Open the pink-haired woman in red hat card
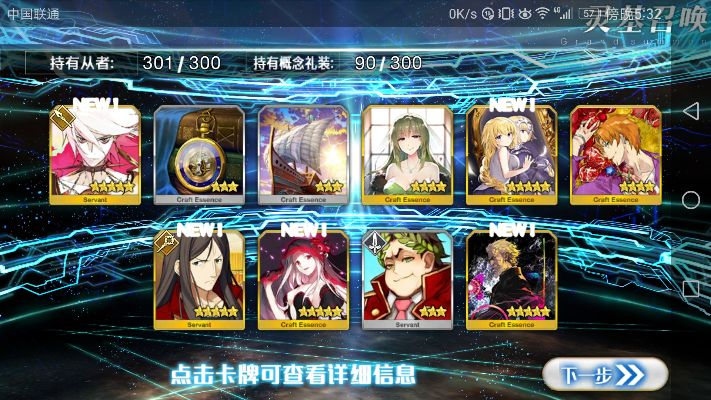Screen dimensions: 711x400 tap(303, 278)
